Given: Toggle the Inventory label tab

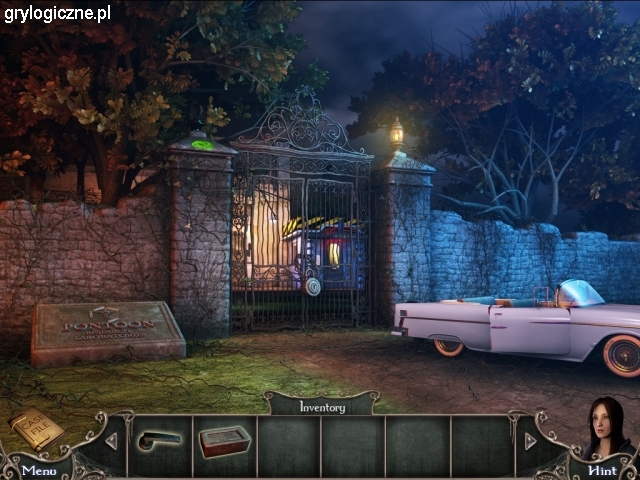Looking at the screenshot, I should click(322, 406).
